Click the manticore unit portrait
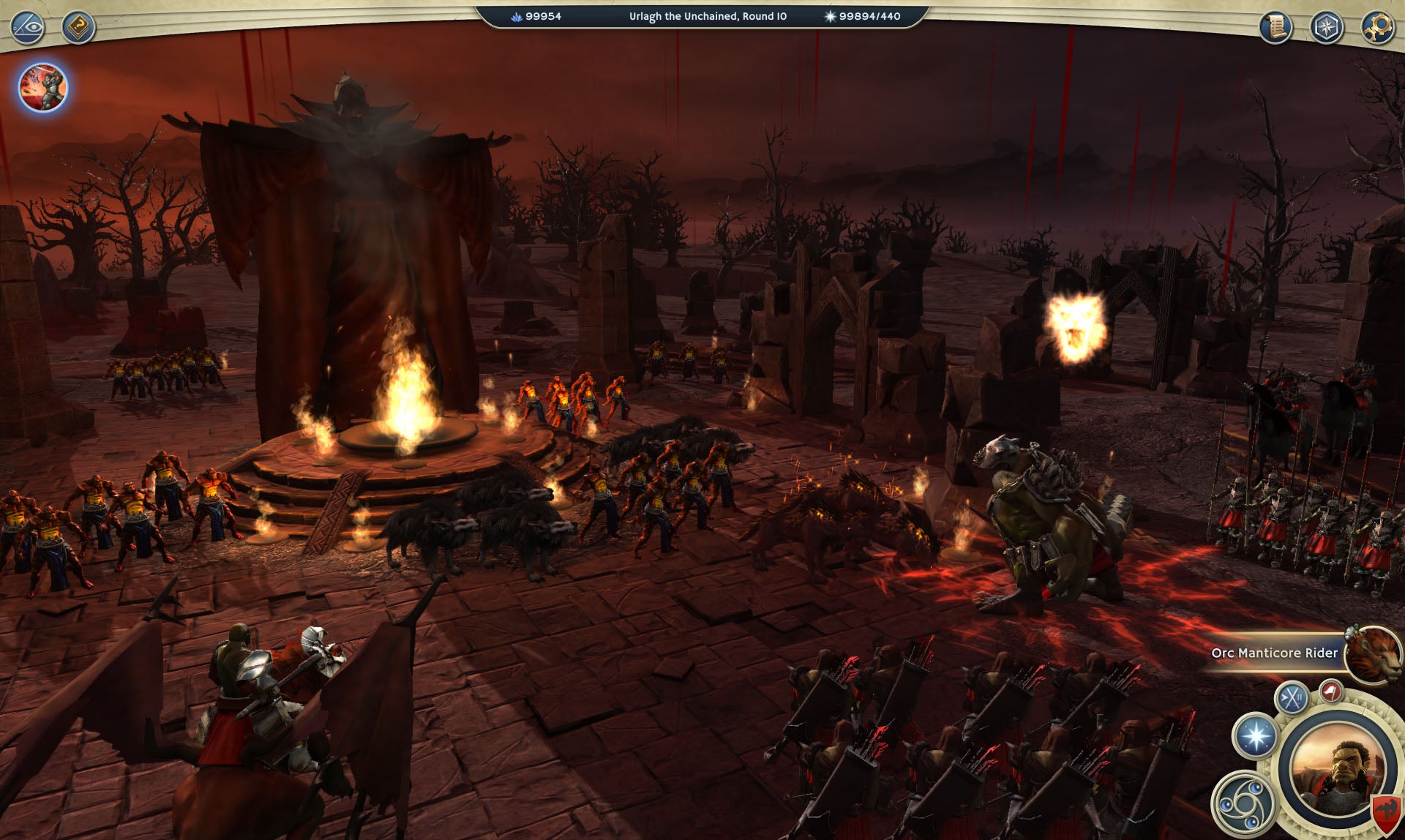1405x840 pixels. [x=1373, y=654]
